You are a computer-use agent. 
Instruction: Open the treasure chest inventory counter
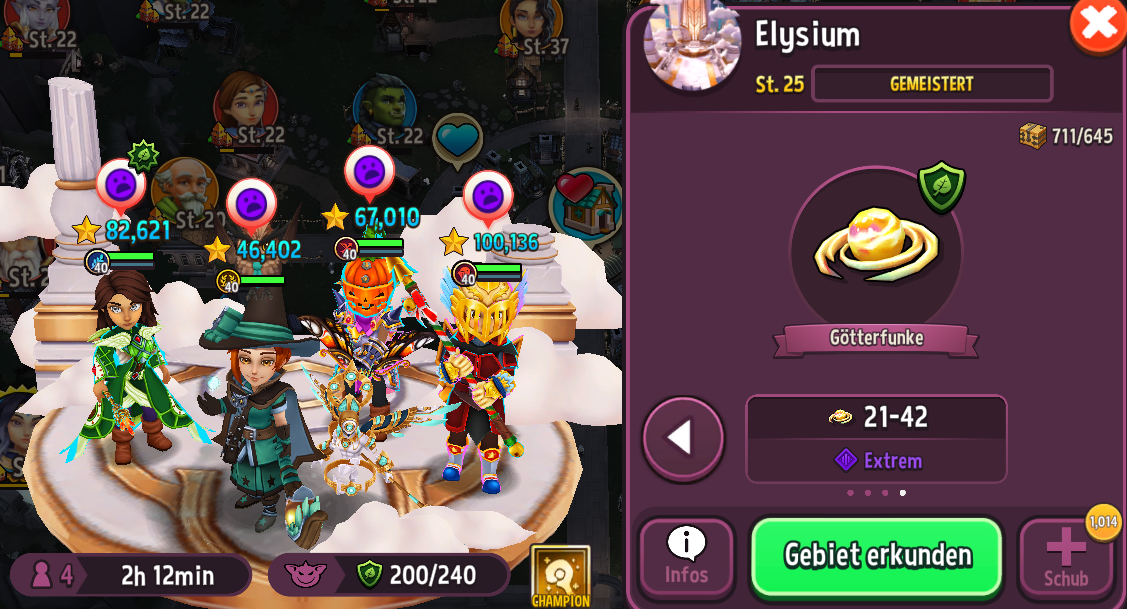coord(1066,136)
